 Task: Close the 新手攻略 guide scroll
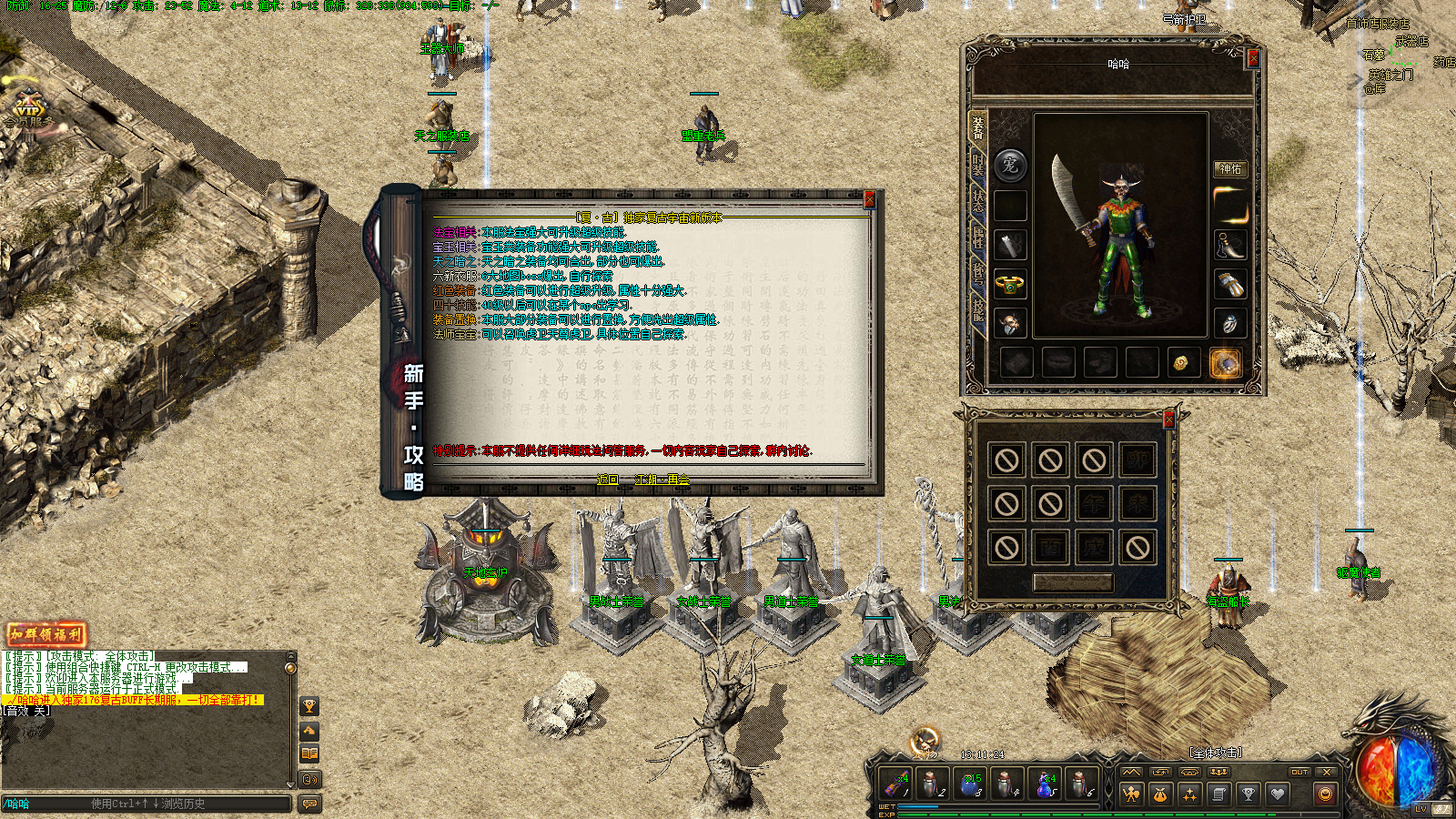(x=869, y=200)
